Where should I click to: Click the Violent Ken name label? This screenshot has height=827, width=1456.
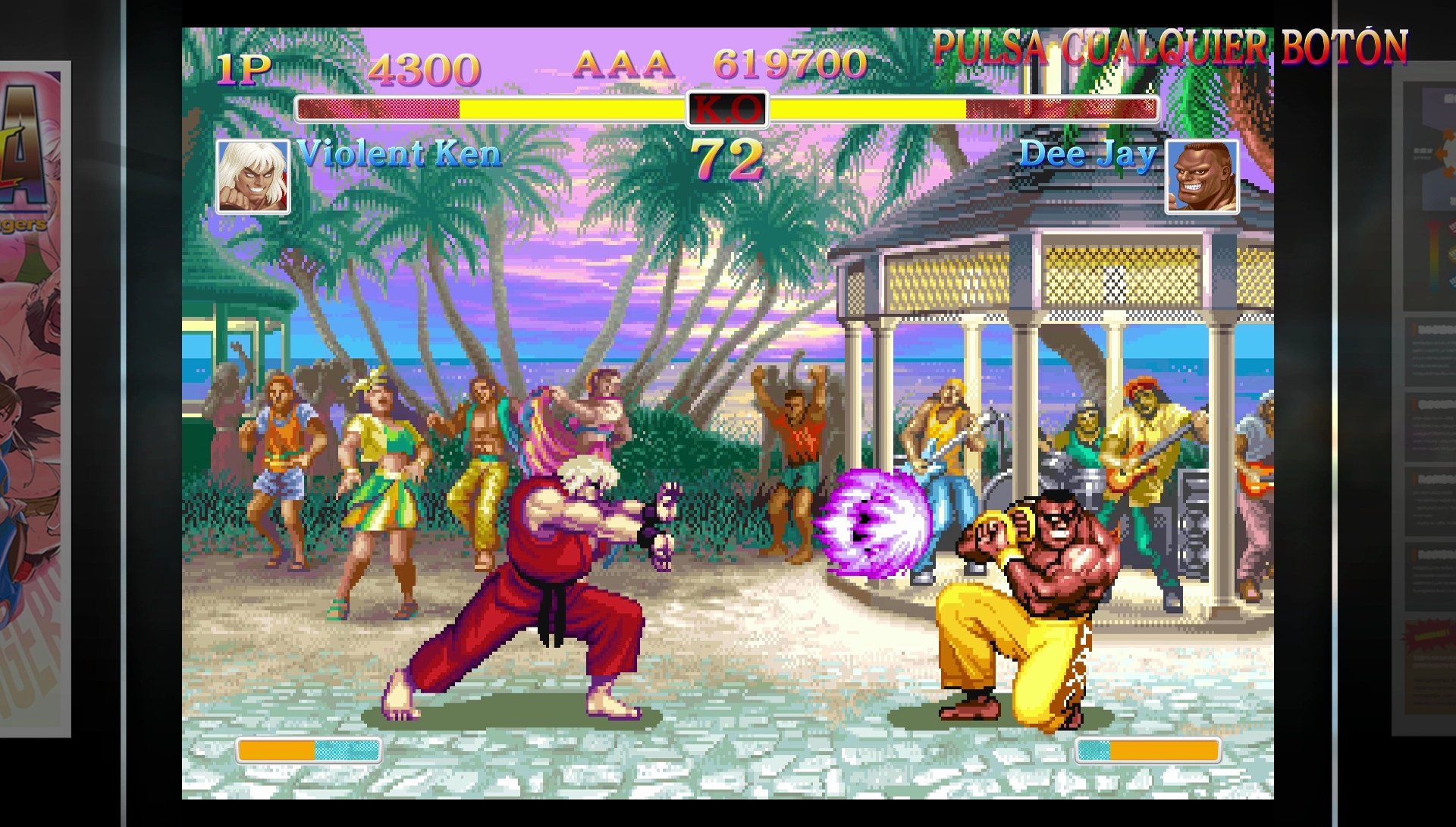point(398,156)
